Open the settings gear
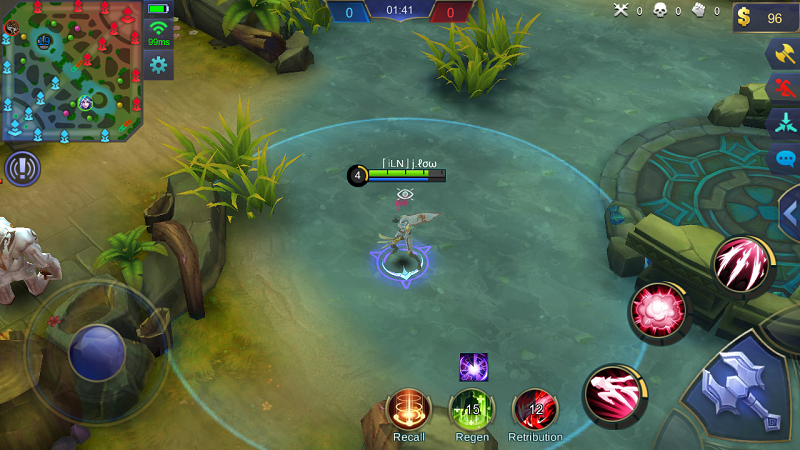This screenshot has height=450, width=800. pyautogui.click(x=158, y=65)
